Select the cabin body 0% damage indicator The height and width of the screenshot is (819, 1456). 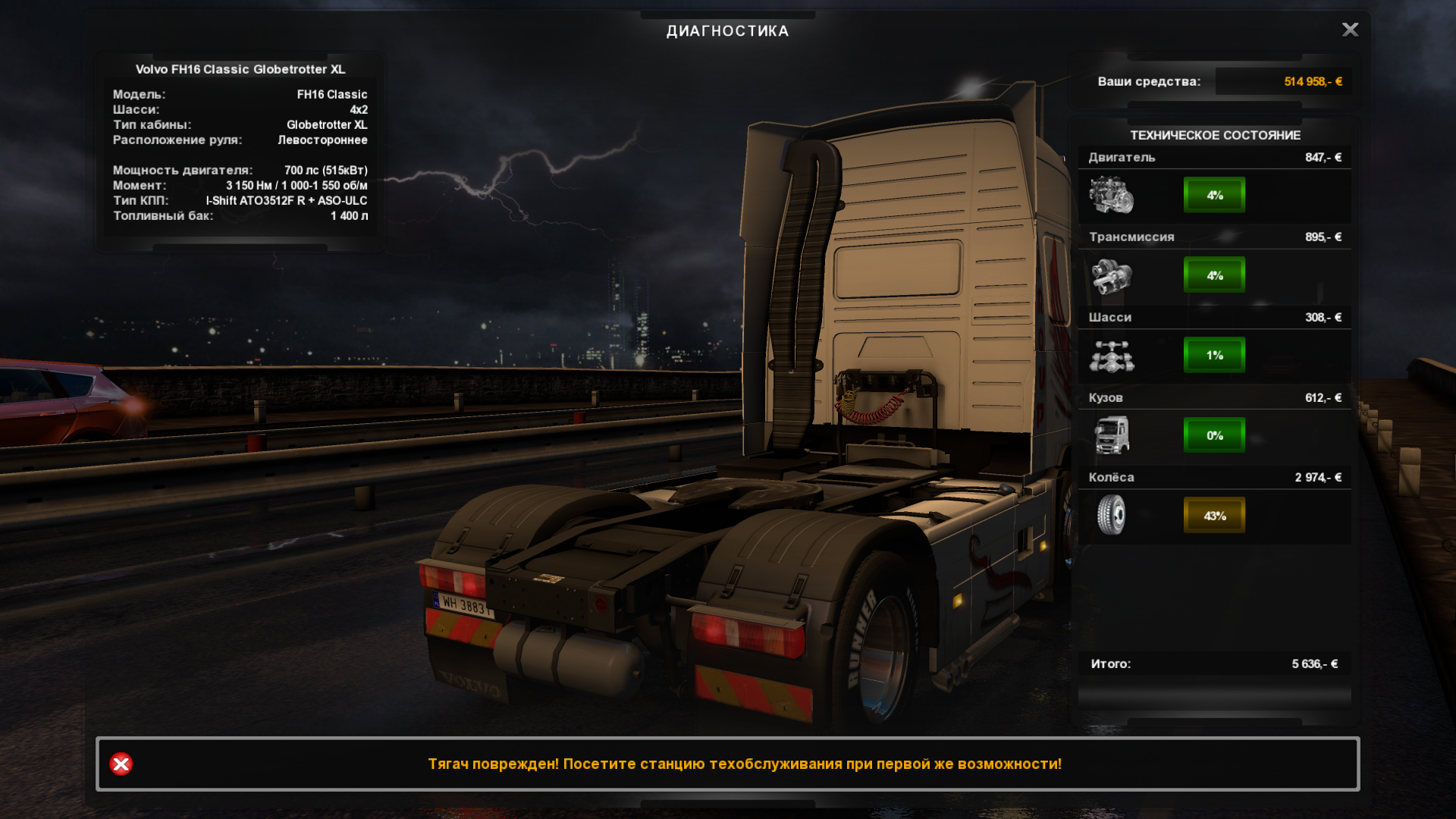point(1214,435)
